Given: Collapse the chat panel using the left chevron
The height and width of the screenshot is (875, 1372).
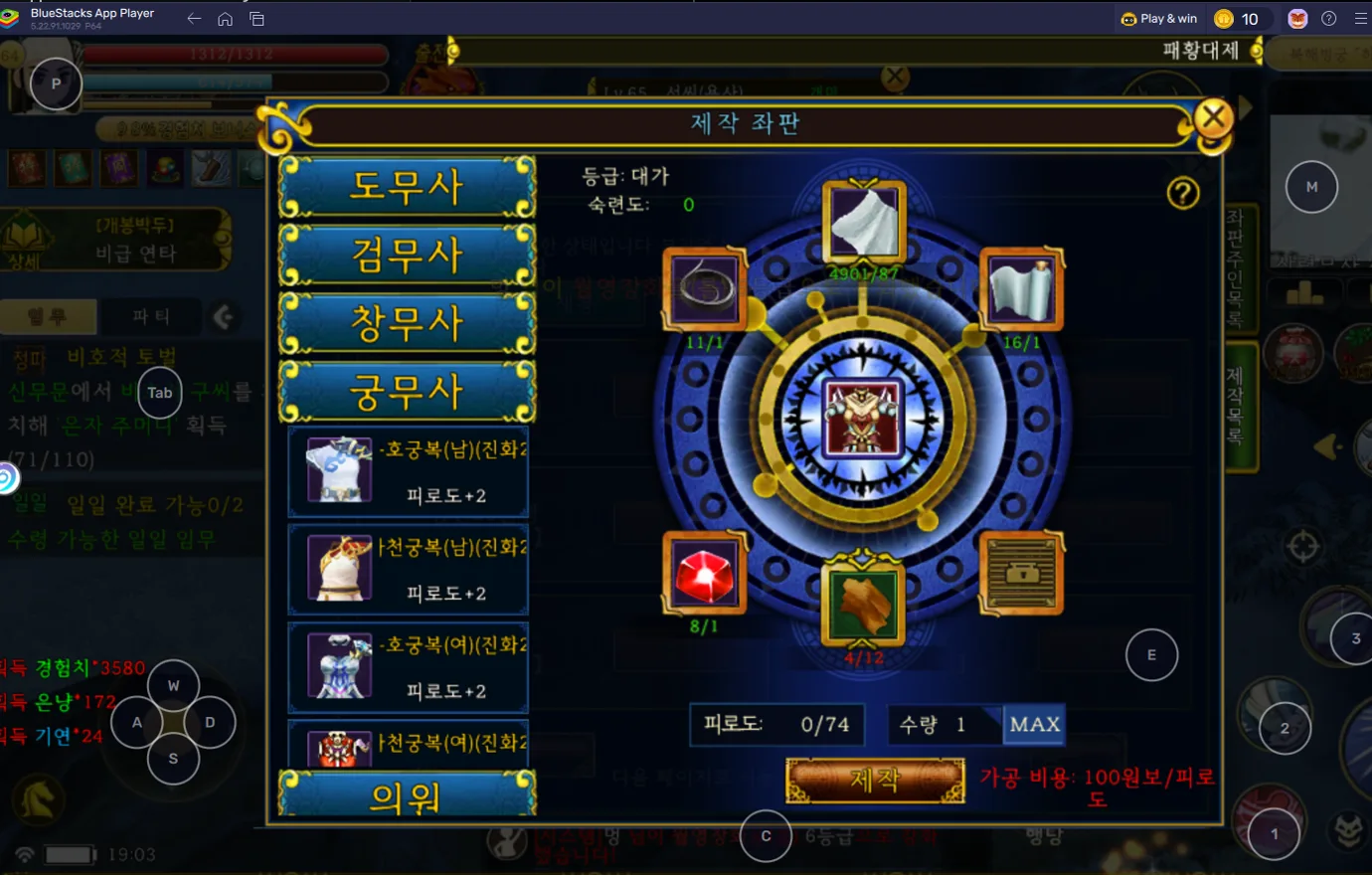Looking at the screenshot, I should click(x=226, y=318).
